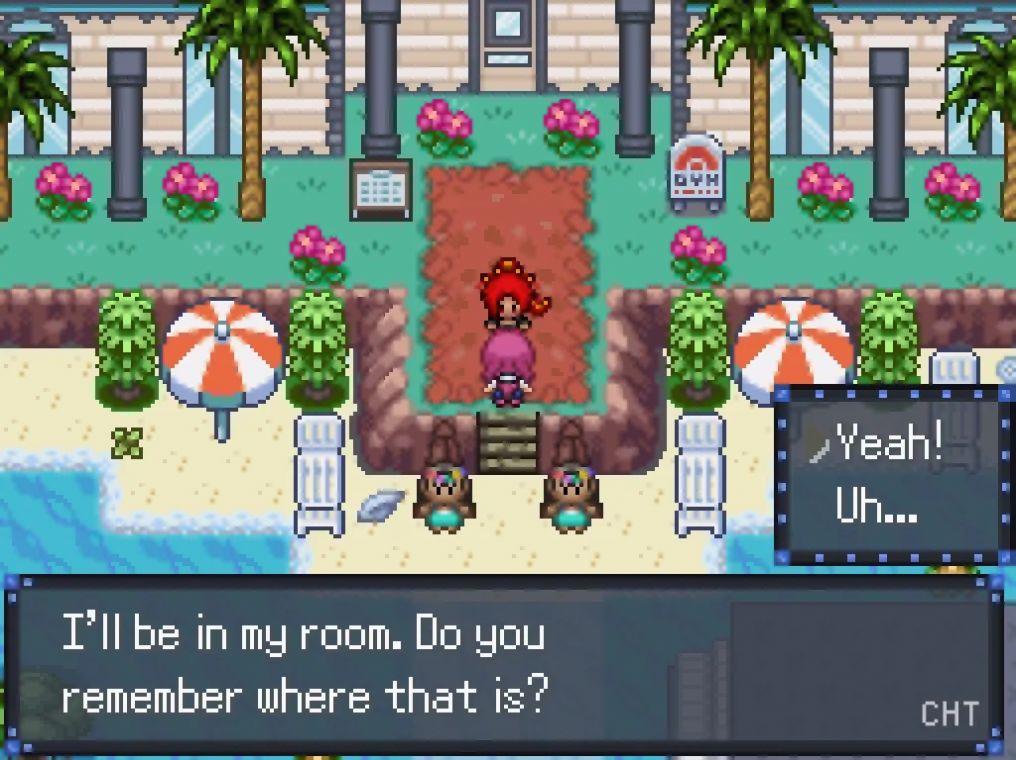Choose the "Yeah!" reply option

(888, 442)
